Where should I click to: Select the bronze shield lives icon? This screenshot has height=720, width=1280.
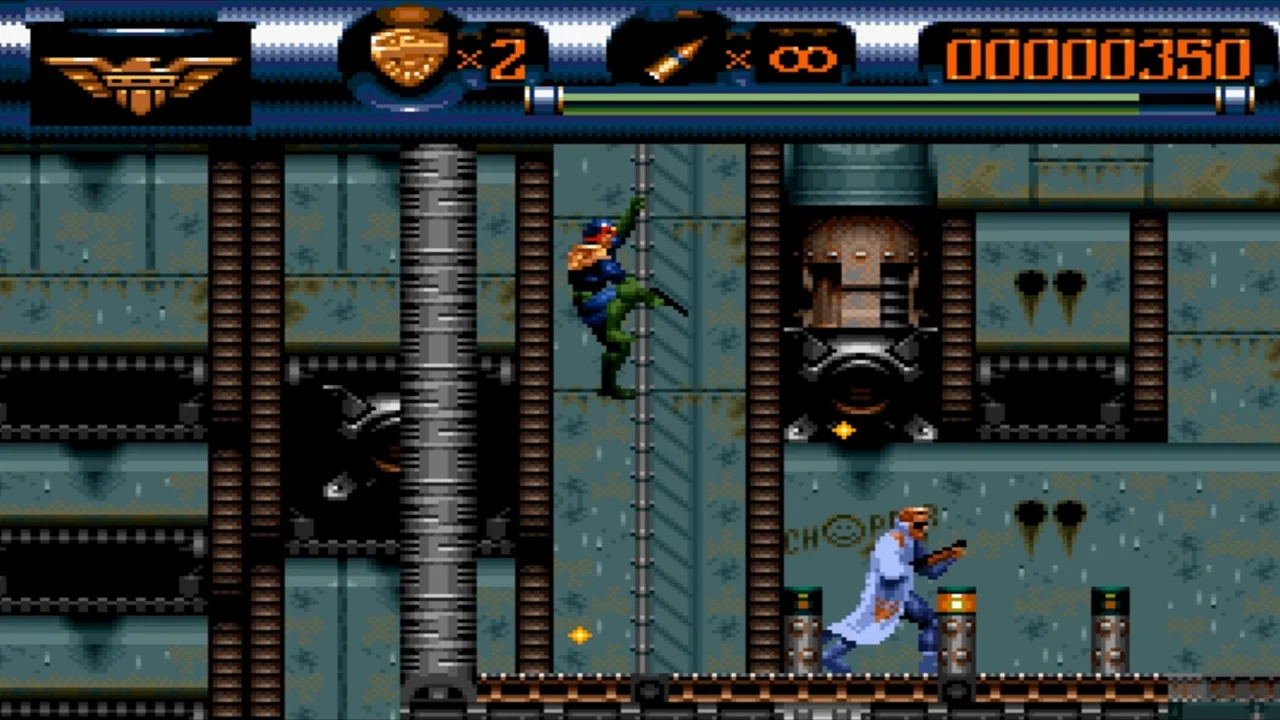(410, 50)
